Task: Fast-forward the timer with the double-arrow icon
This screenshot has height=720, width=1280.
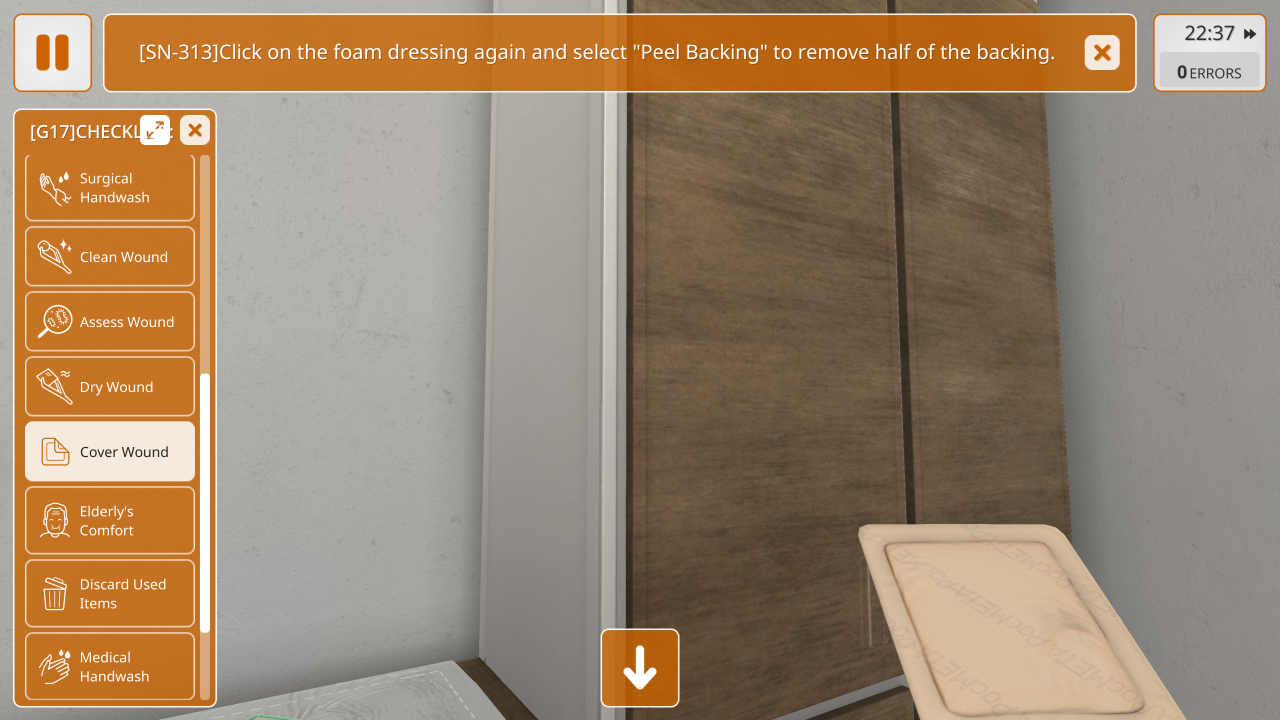Action: coord(1250,34)
